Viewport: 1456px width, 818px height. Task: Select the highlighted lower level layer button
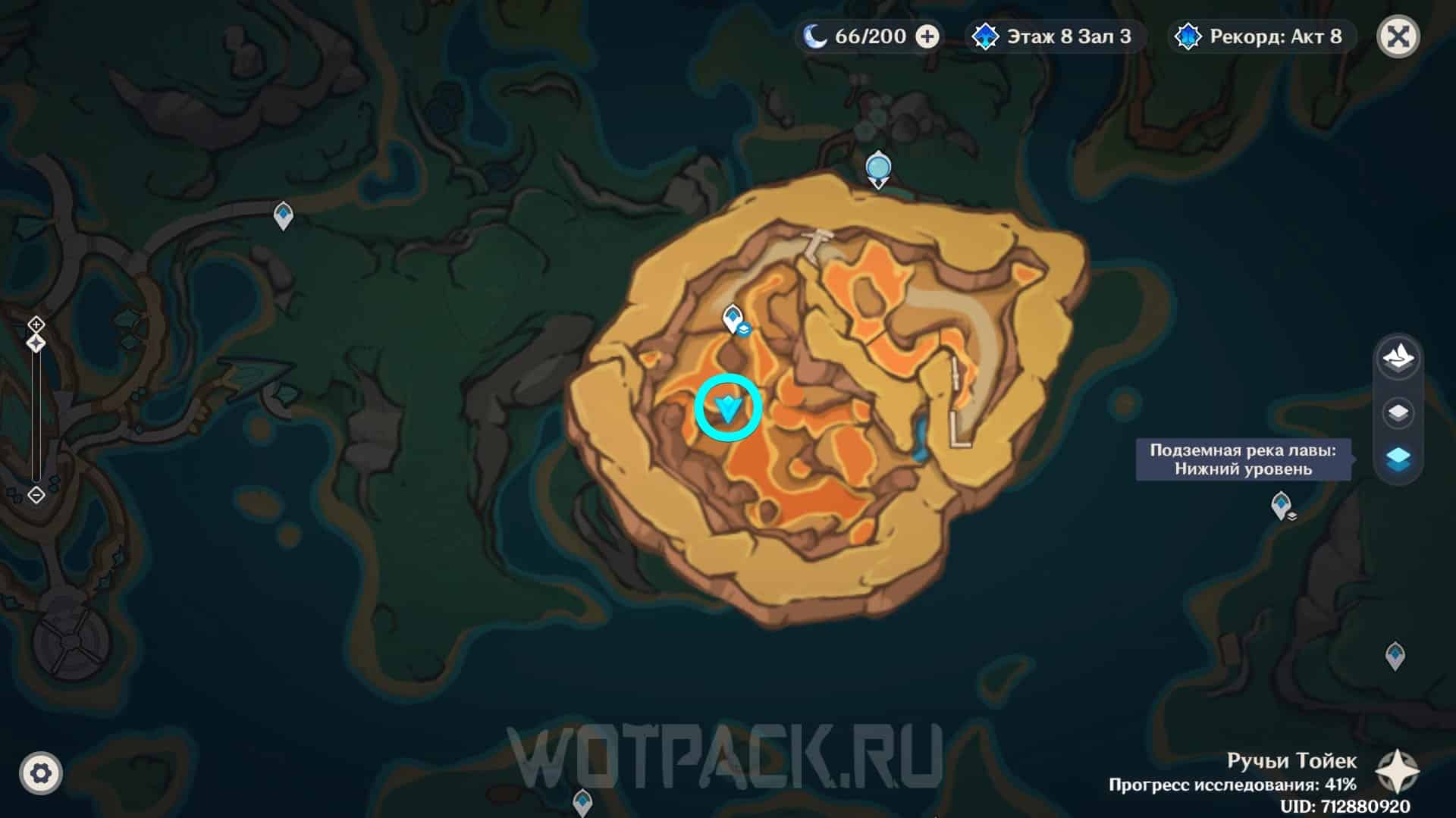[x=1398, y=459]
